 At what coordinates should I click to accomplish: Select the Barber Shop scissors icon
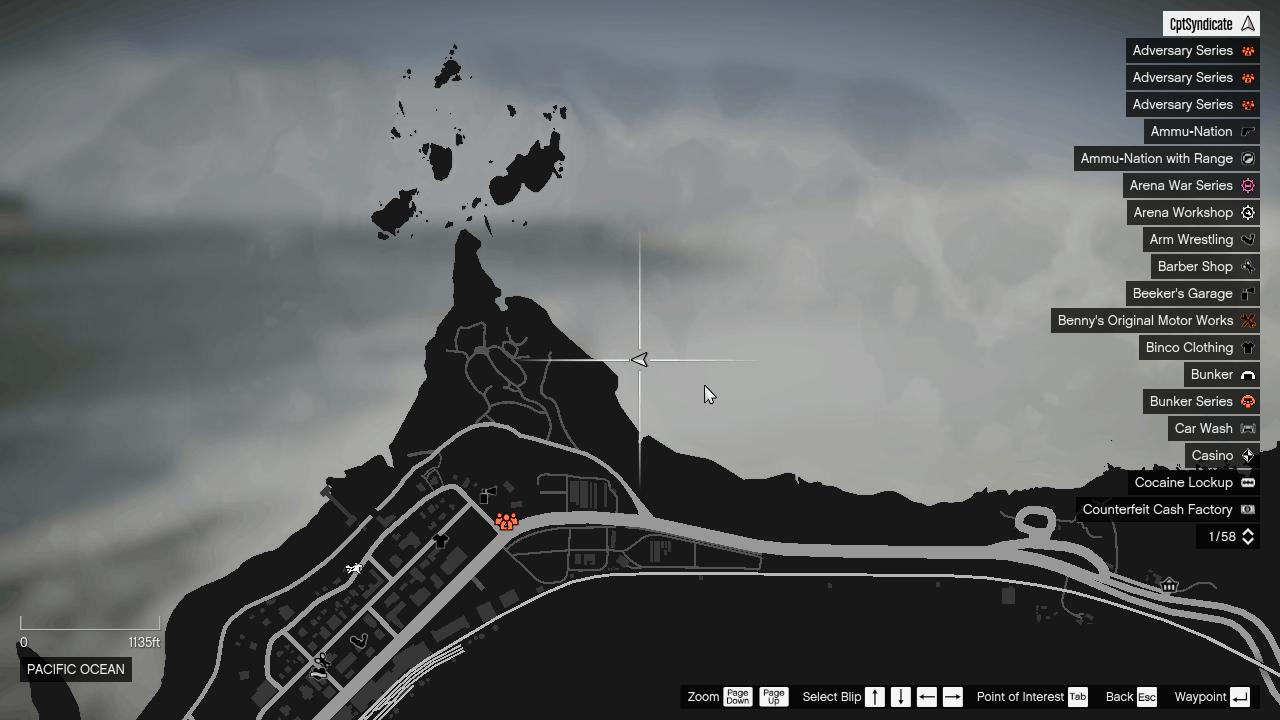pyautogui.click(x=1248, y=266)
